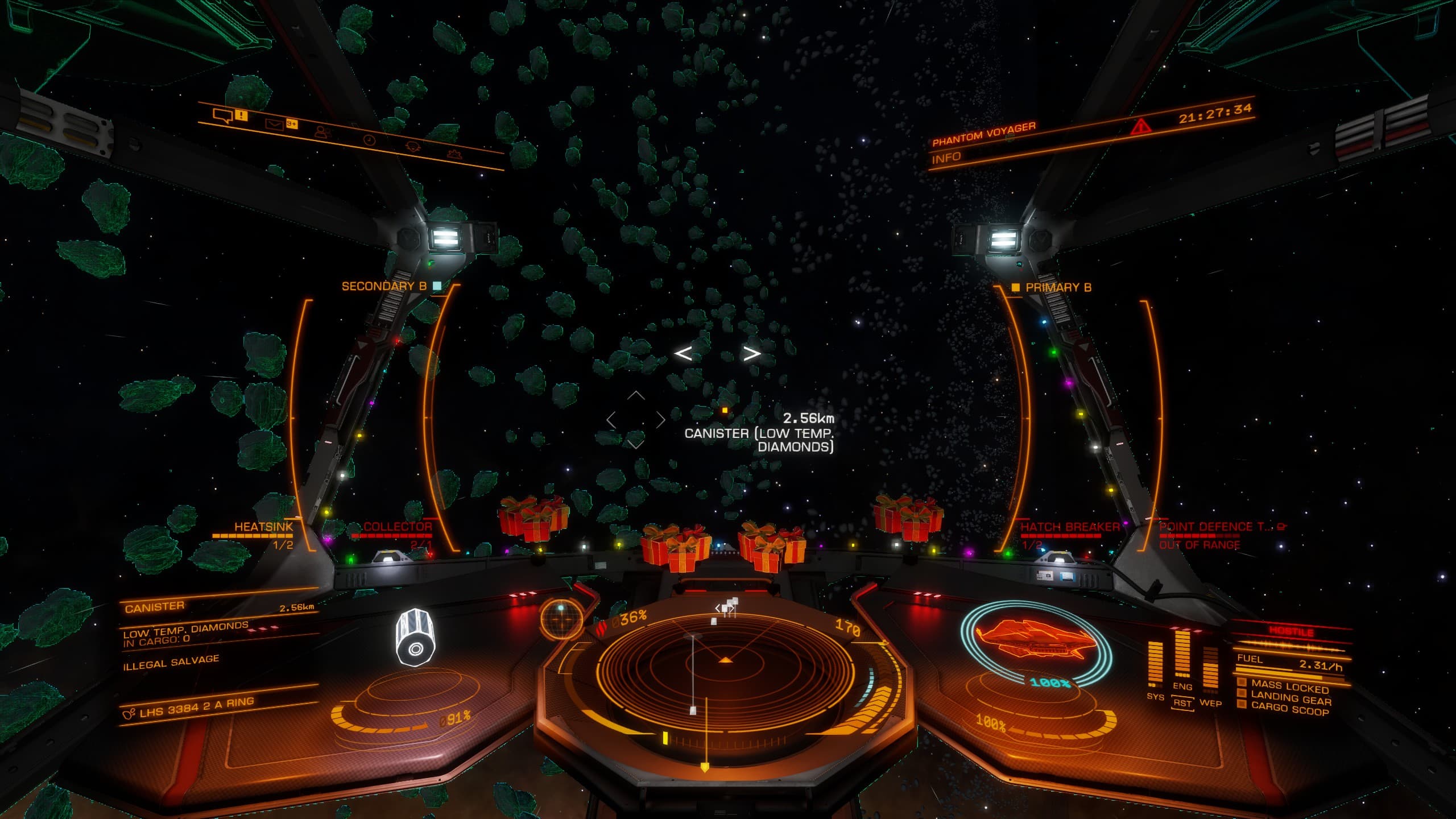Switch to the friends and social tab

(x=322, y=132)
